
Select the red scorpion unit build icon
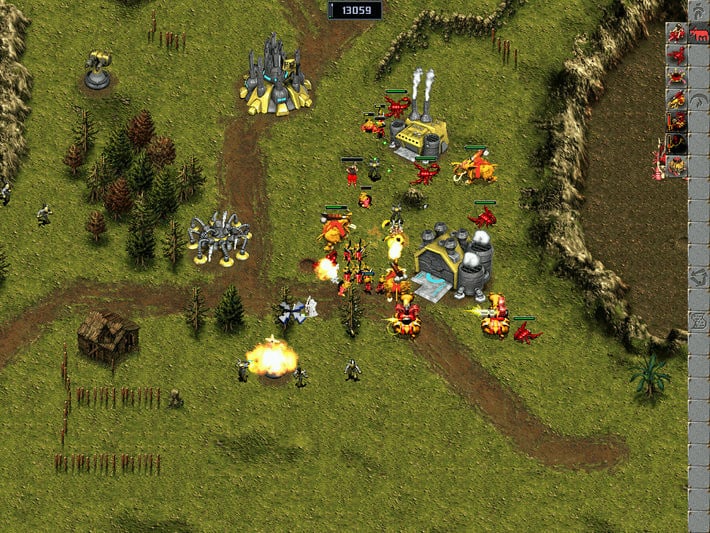(x=677, y=54)
